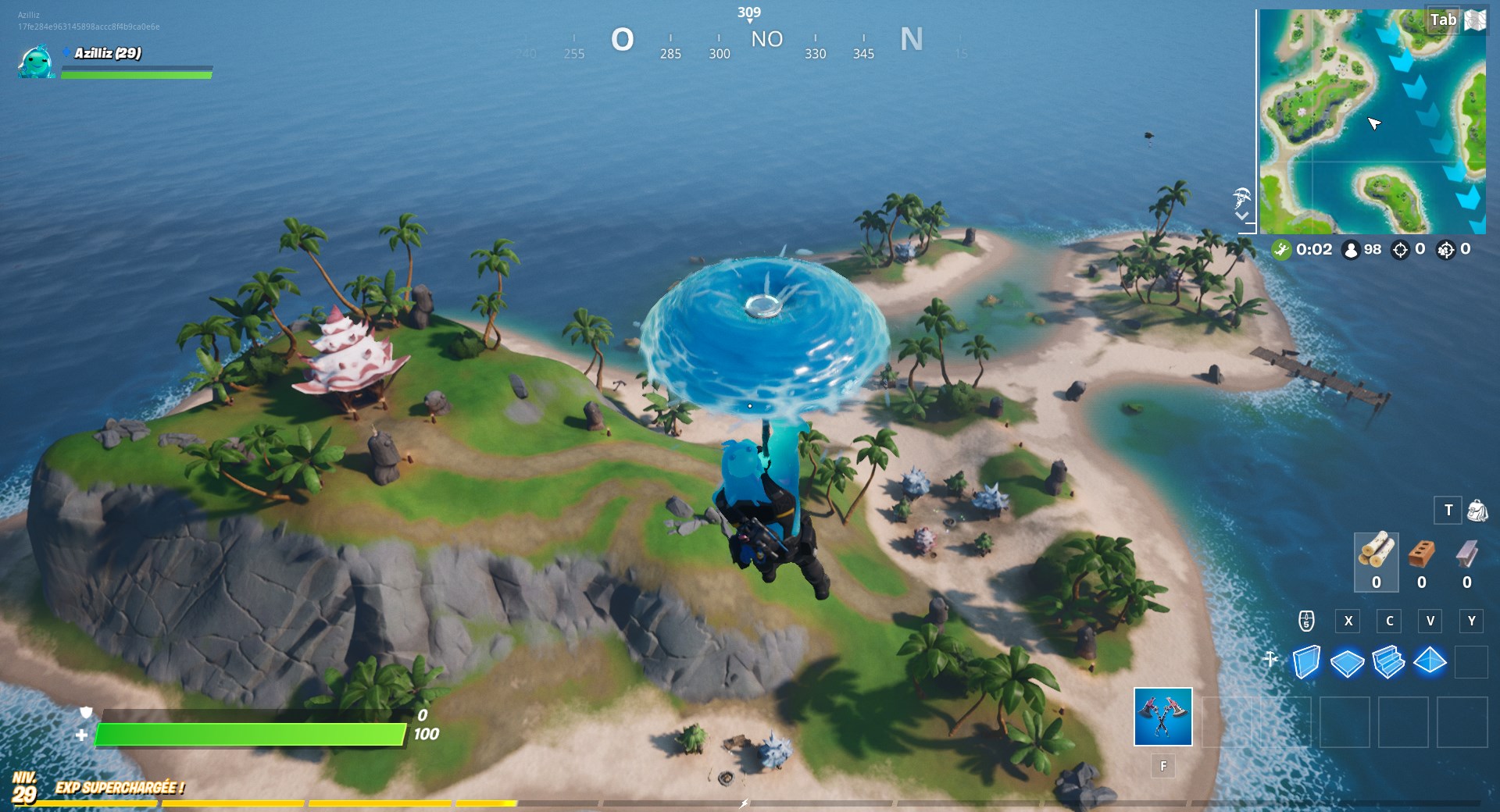Expand the chevron below the parachute icon
The width and height of the screenshot is (1500, 812).
[1241, 215]
